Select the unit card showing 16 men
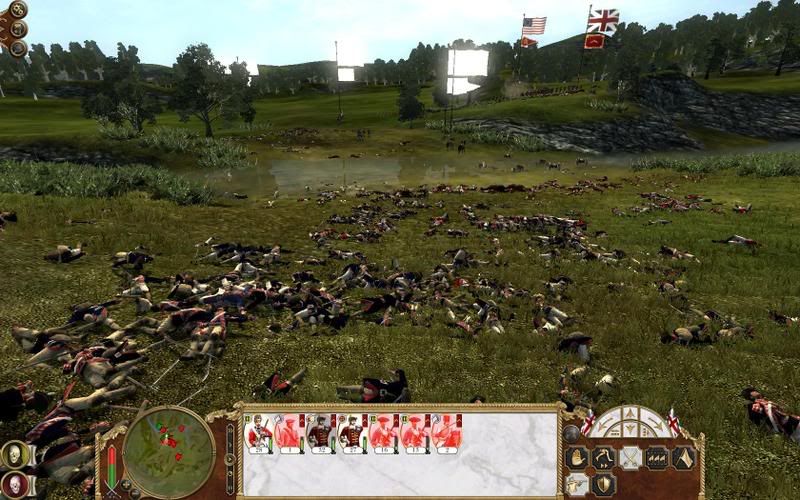Screen dimensions: 800x500 tap(381, 432)
